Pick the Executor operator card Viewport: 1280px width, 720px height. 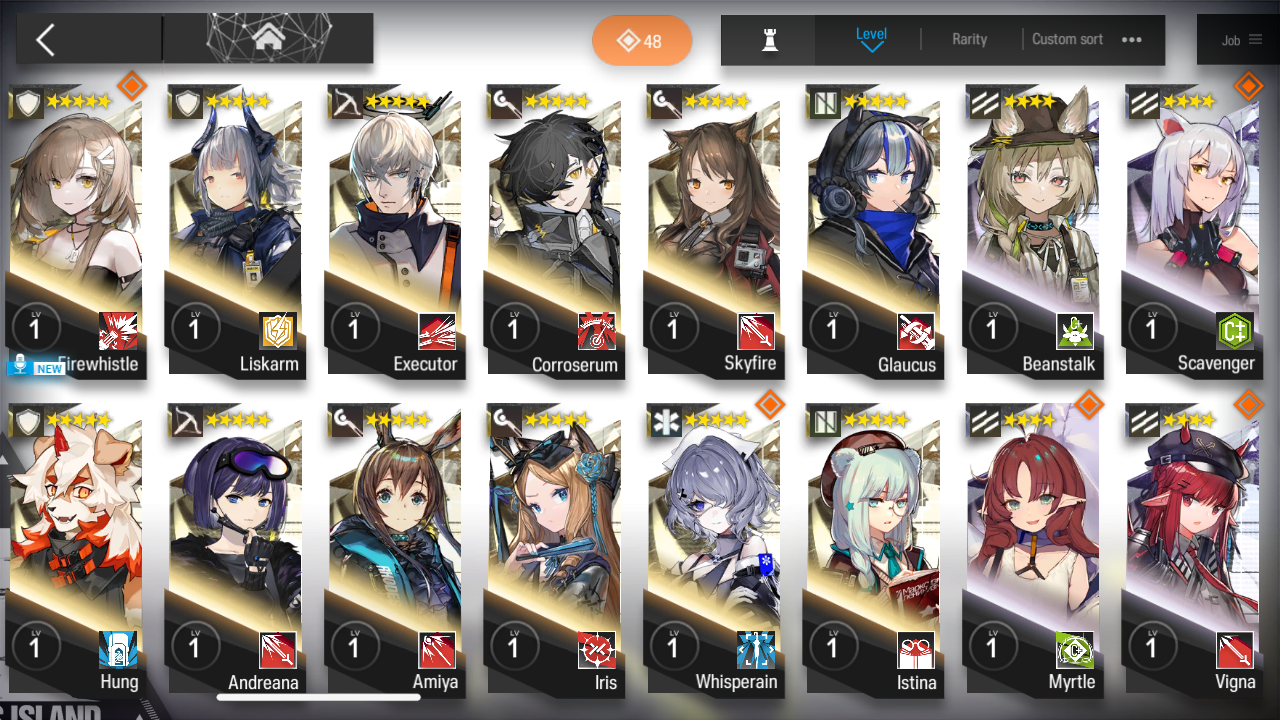395,230
